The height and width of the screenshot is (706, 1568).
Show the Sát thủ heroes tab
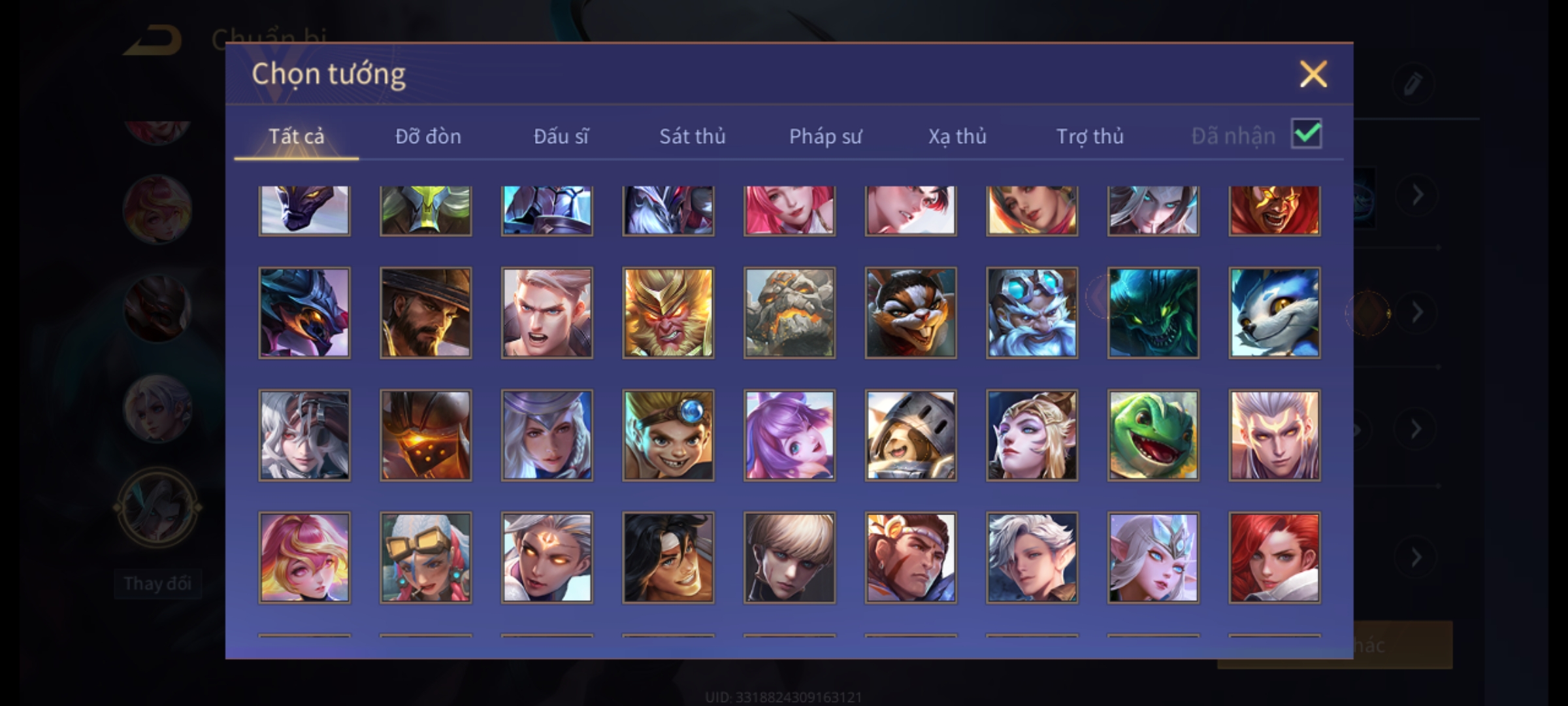[692, 136]
